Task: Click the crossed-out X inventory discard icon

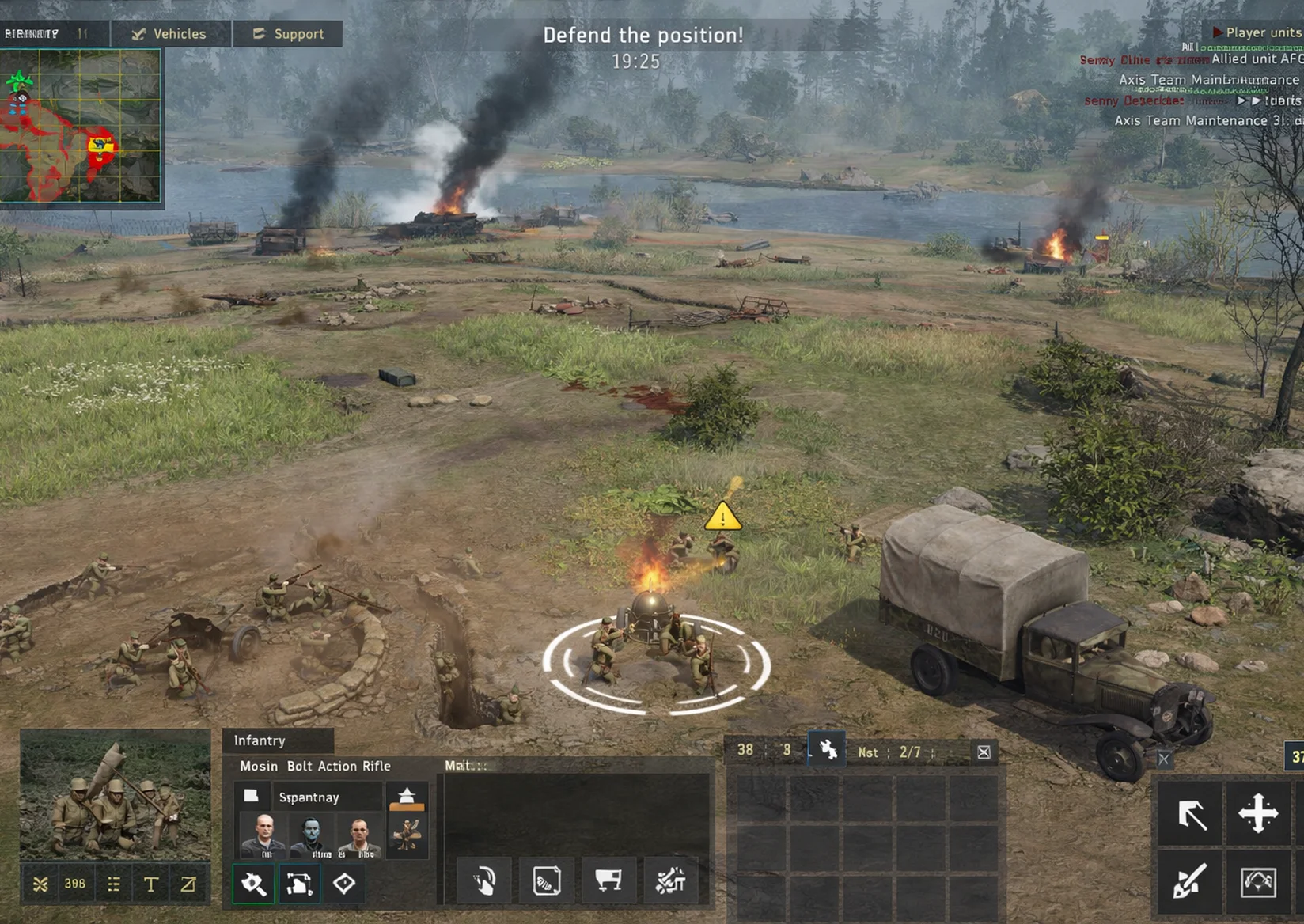Action: click(984, 752)
